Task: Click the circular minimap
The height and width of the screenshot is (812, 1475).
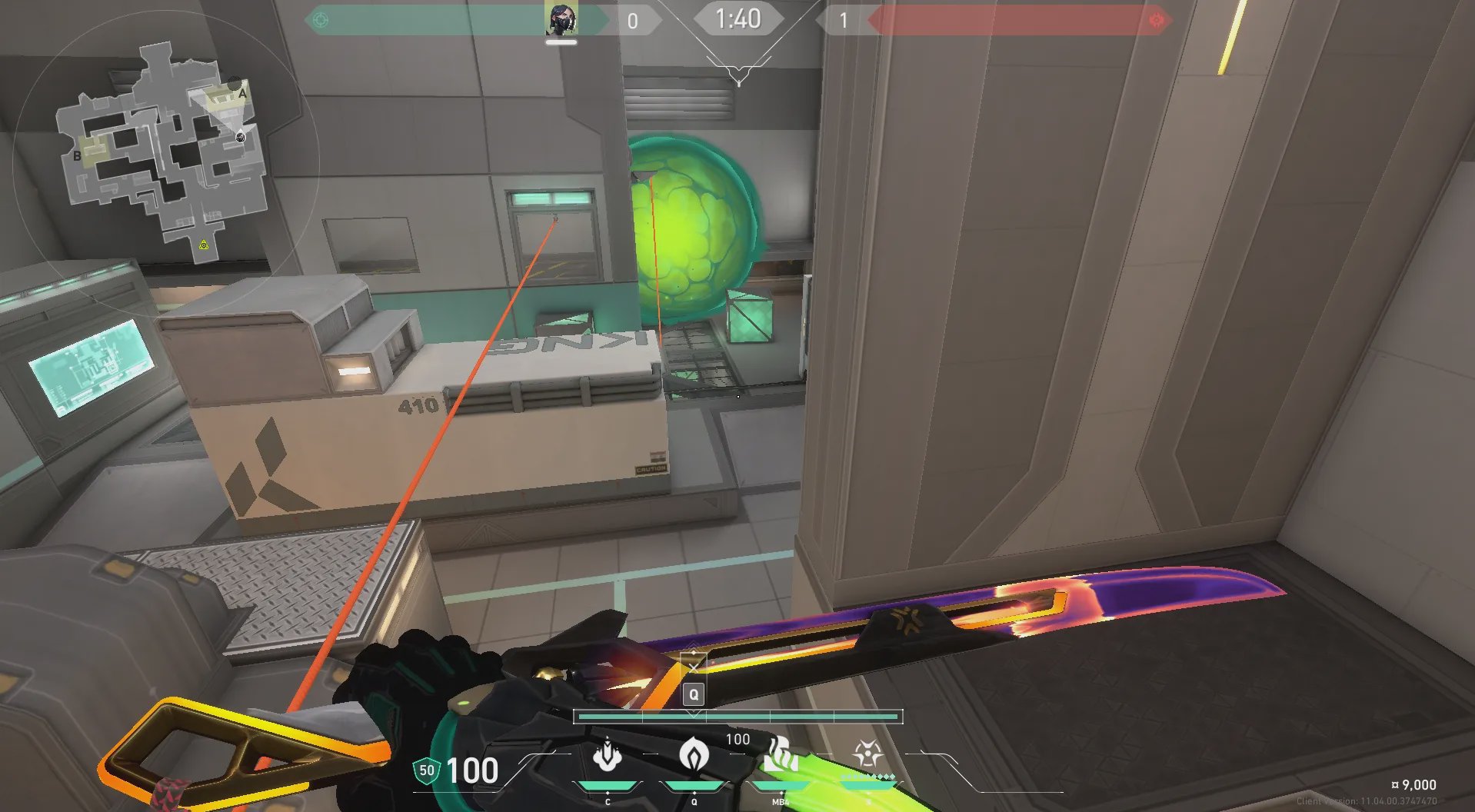Action: 164,154
